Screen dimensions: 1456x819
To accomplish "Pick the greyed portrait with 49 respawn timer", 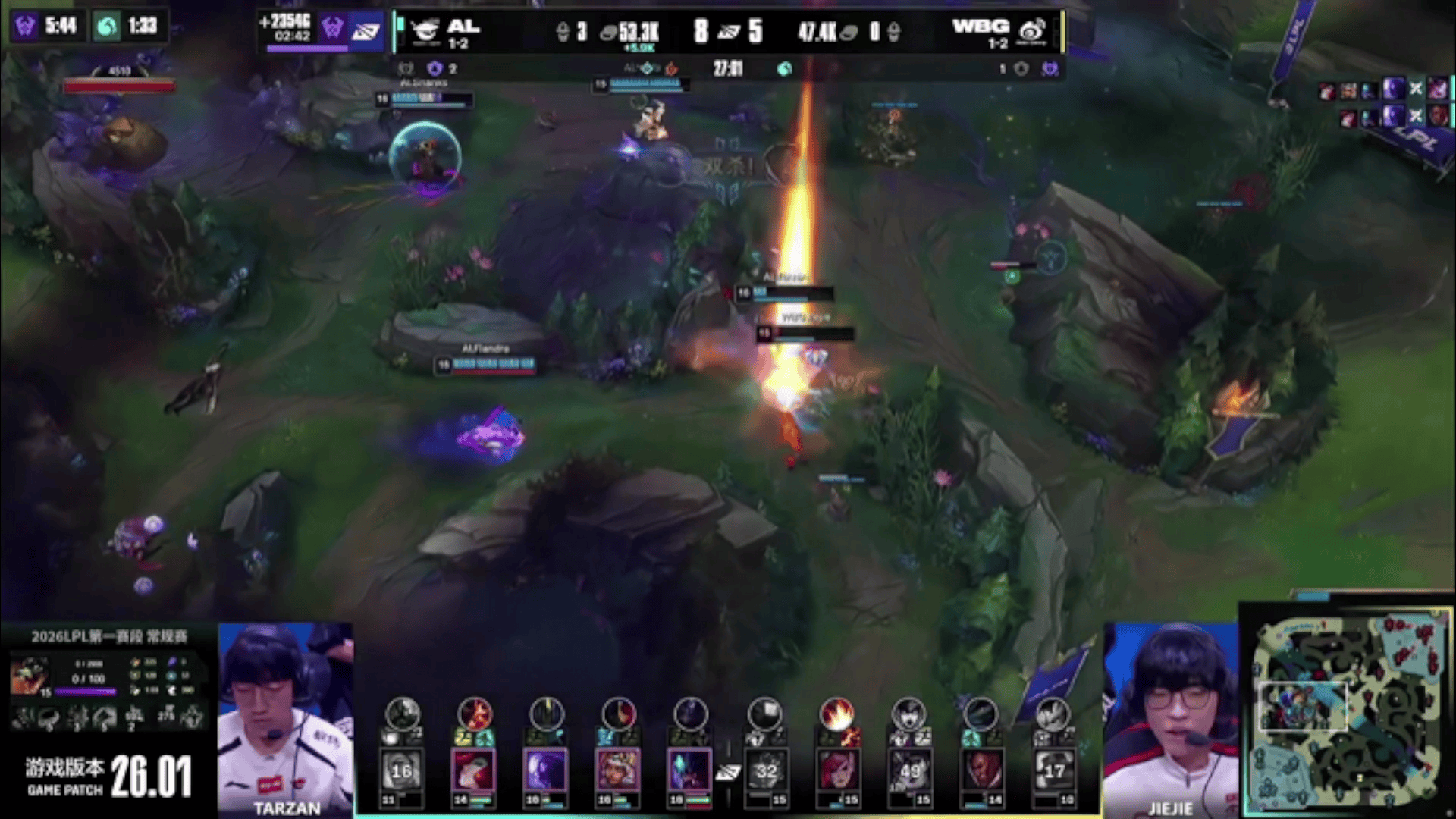I will point(909,770).
